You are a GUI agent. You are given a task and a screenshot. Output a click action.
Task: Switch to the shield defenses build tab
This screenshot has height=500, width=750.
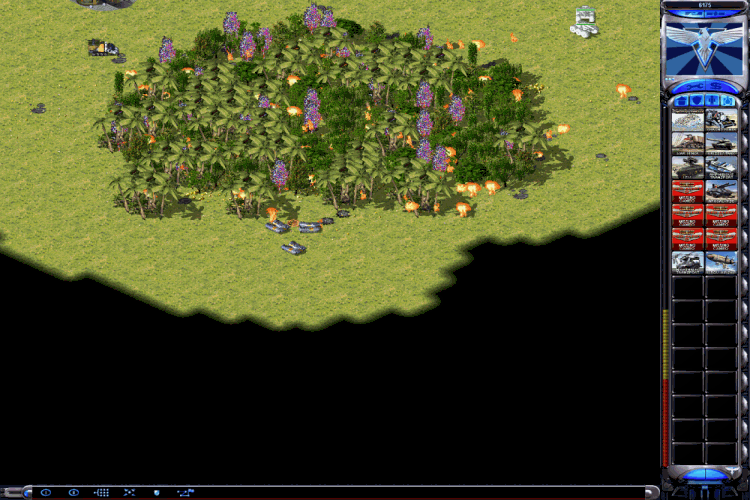696,101
